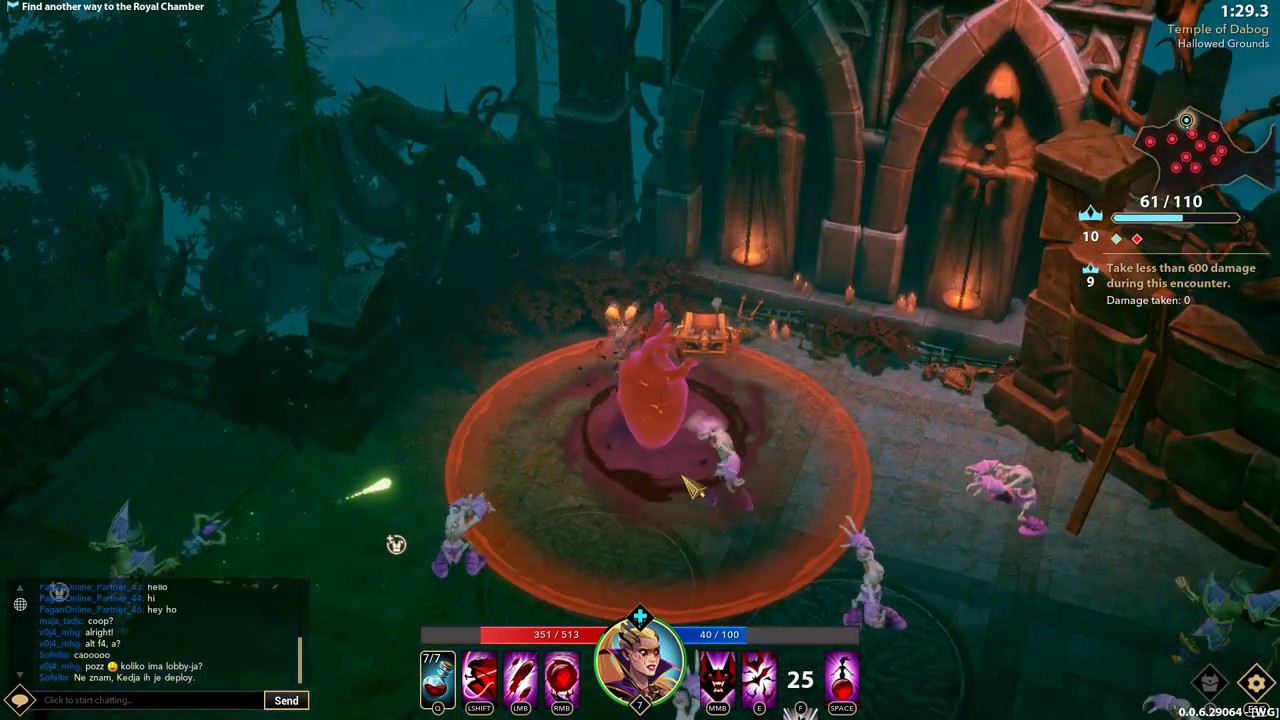The height and width of the screenshot is (720, 1280).
Task: Switch chat channel using the globe icon
Action: tap(20, 604)
